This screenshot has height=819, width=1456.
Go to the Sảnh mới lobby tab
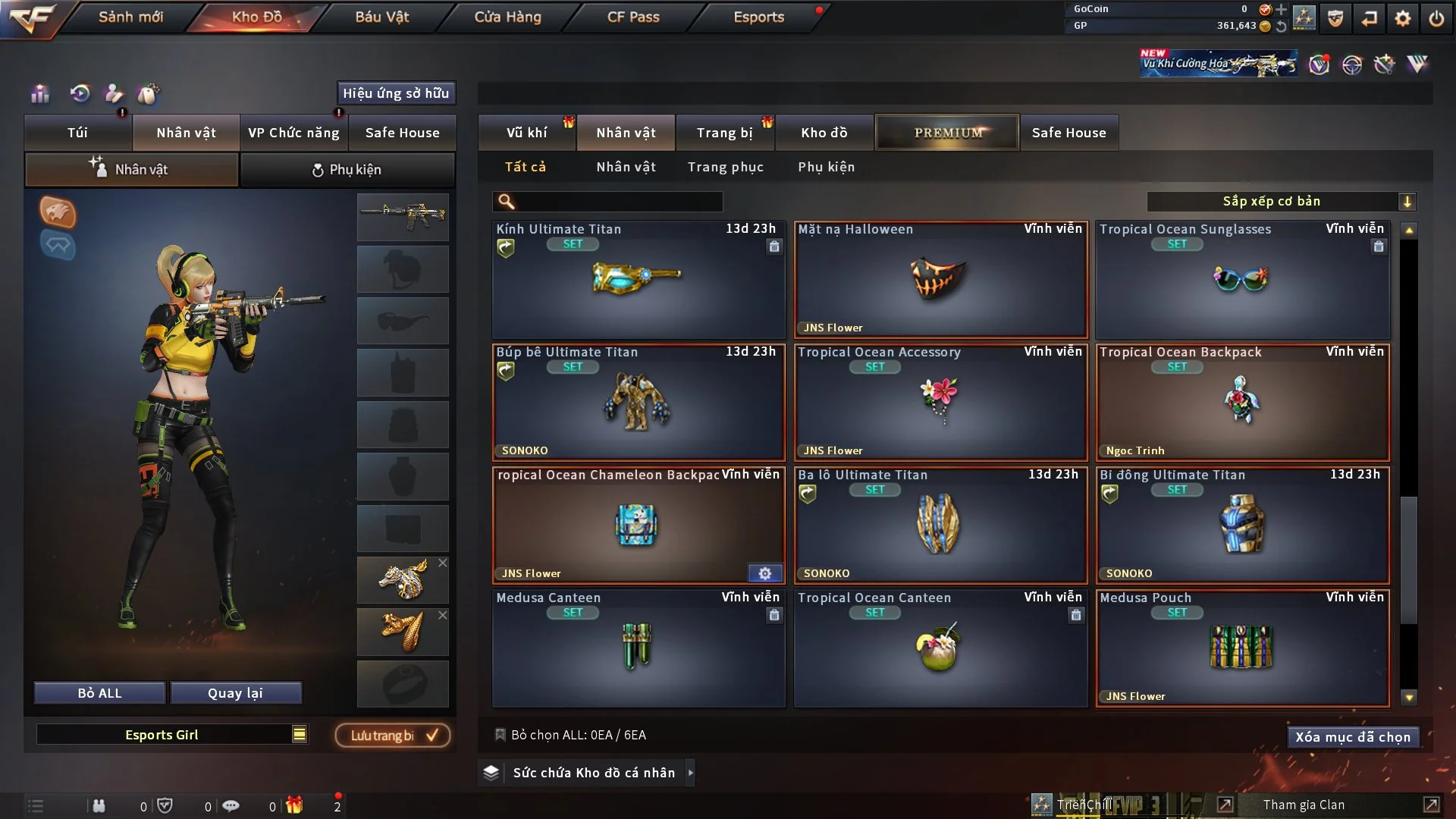tap(130, 17)
